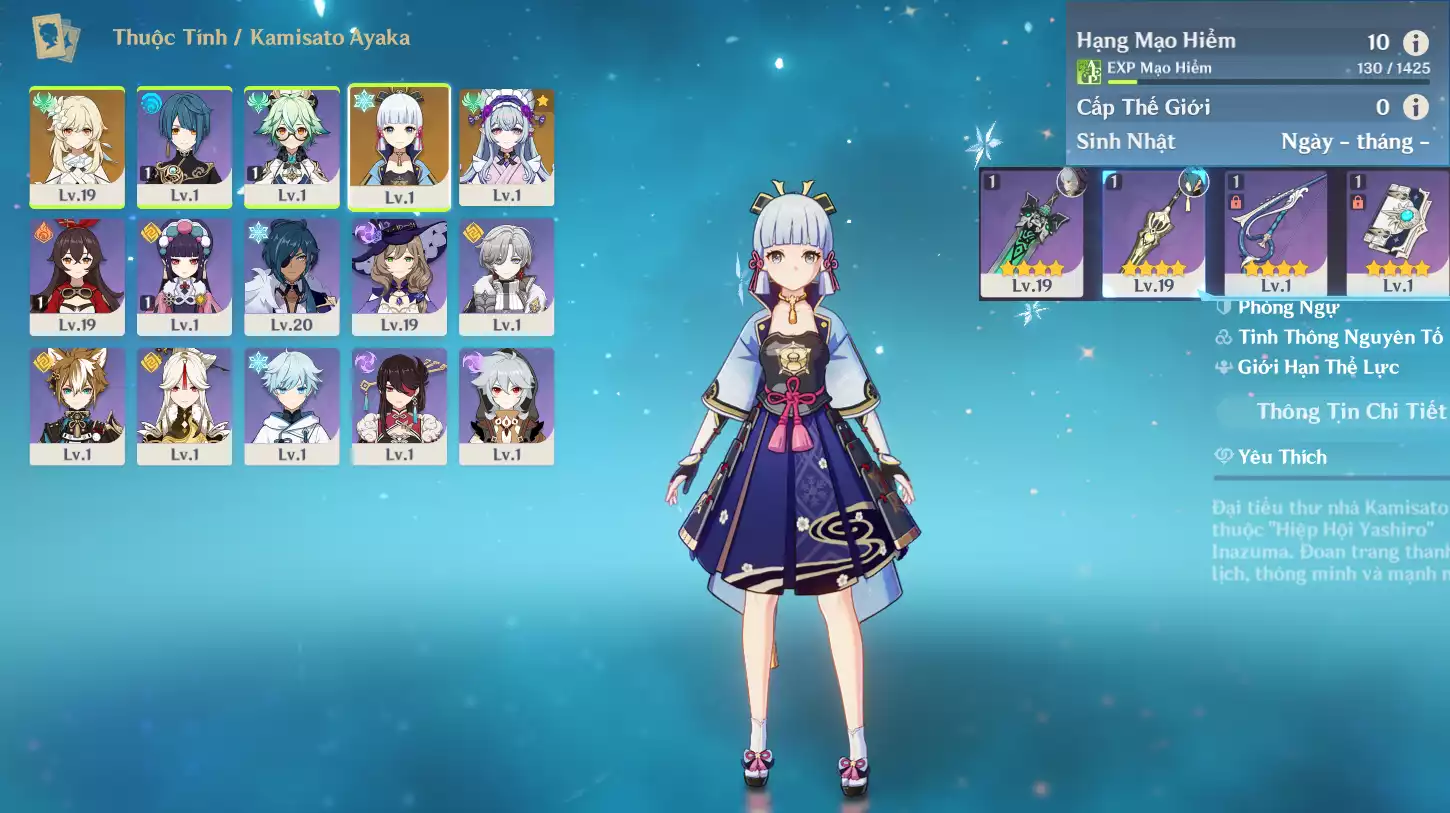Select Kaeya's Lv.20 portrait
The width and height of the screenshot is (1450, 813).
pos(292,276)
